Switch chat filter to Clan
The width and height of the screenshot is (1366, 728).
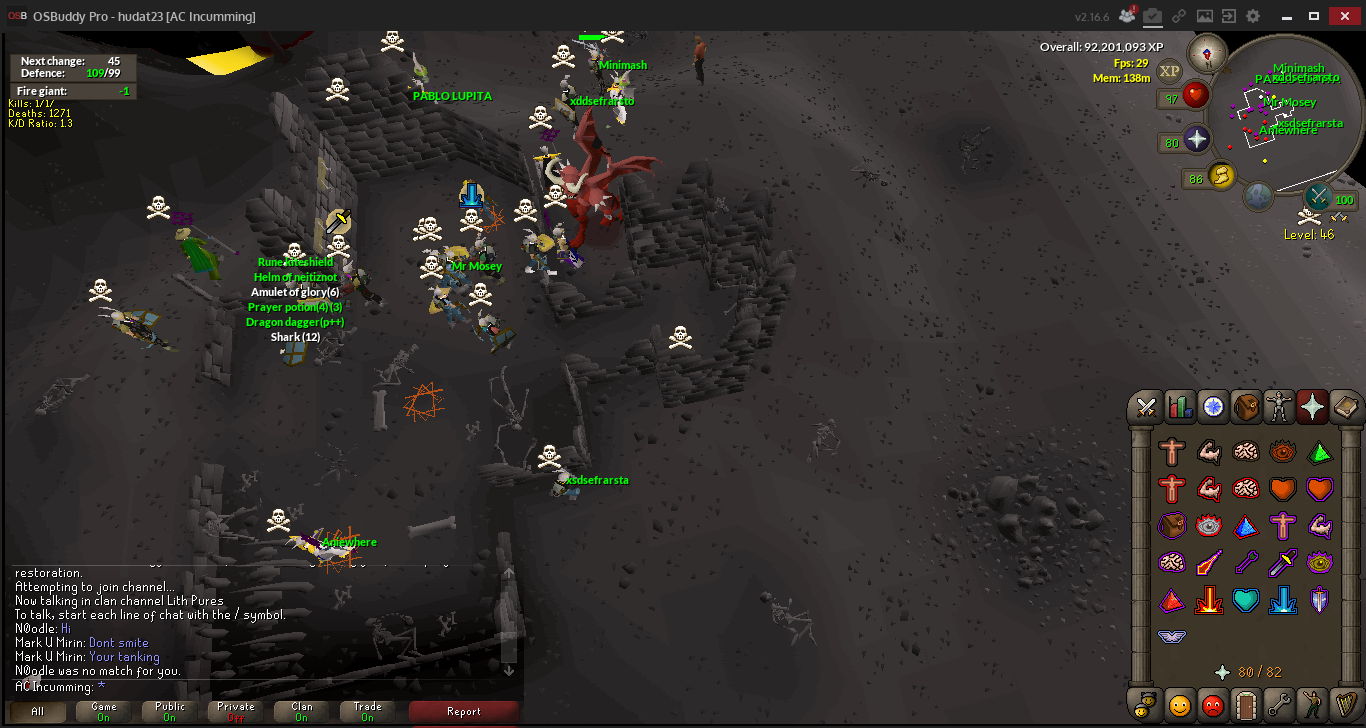302,712
